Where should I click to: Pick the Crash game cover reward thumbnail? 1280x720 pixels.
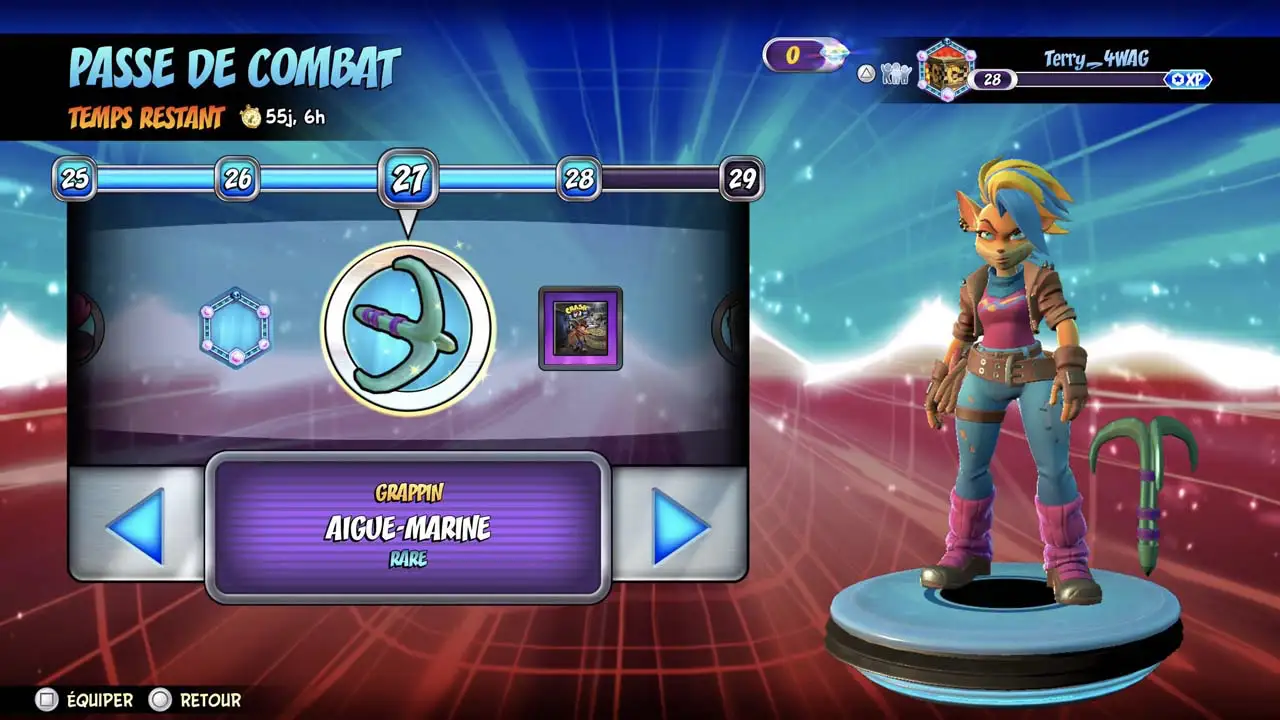580,328
